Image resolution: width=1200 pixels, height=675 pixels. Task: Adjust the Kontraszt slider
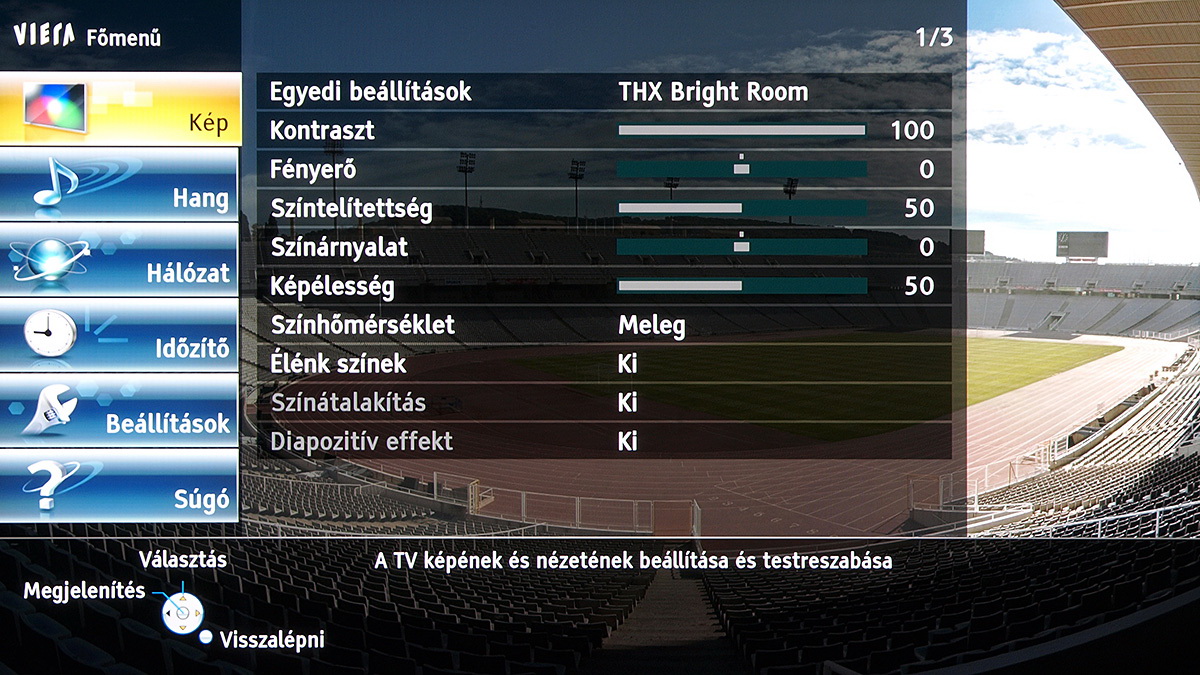tap(741, 130)
